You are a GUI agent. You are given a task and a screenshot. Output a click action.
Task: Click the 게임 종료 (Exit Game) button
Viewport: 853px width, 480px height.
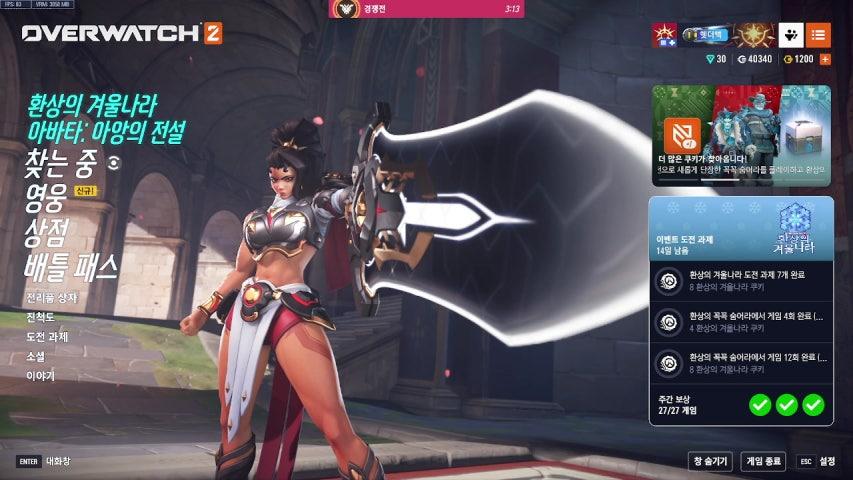tap(763, 461)
